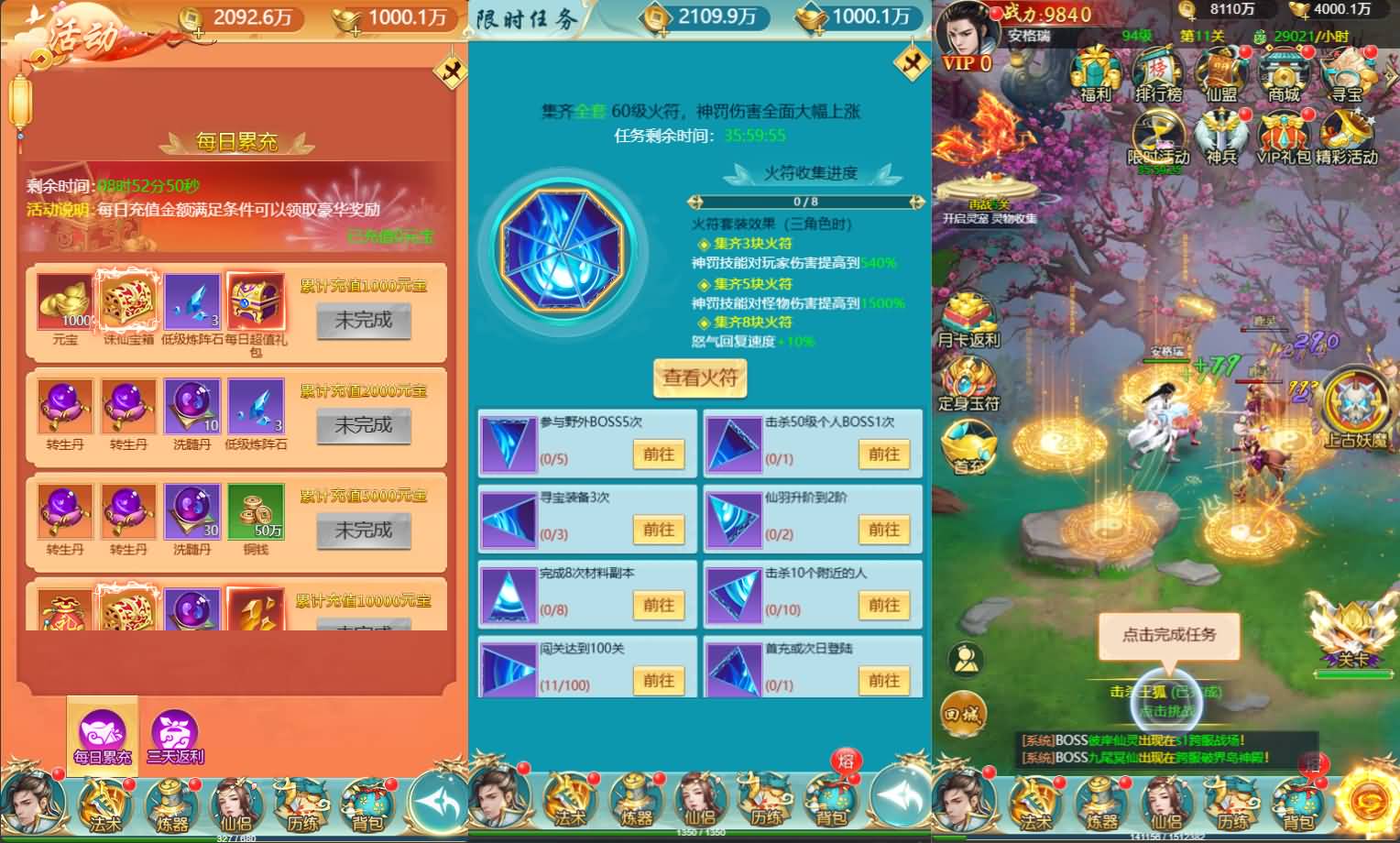Click the 查看火符 view talisman button
This screenshot has height=843, width=1400.
pos(699,378)
